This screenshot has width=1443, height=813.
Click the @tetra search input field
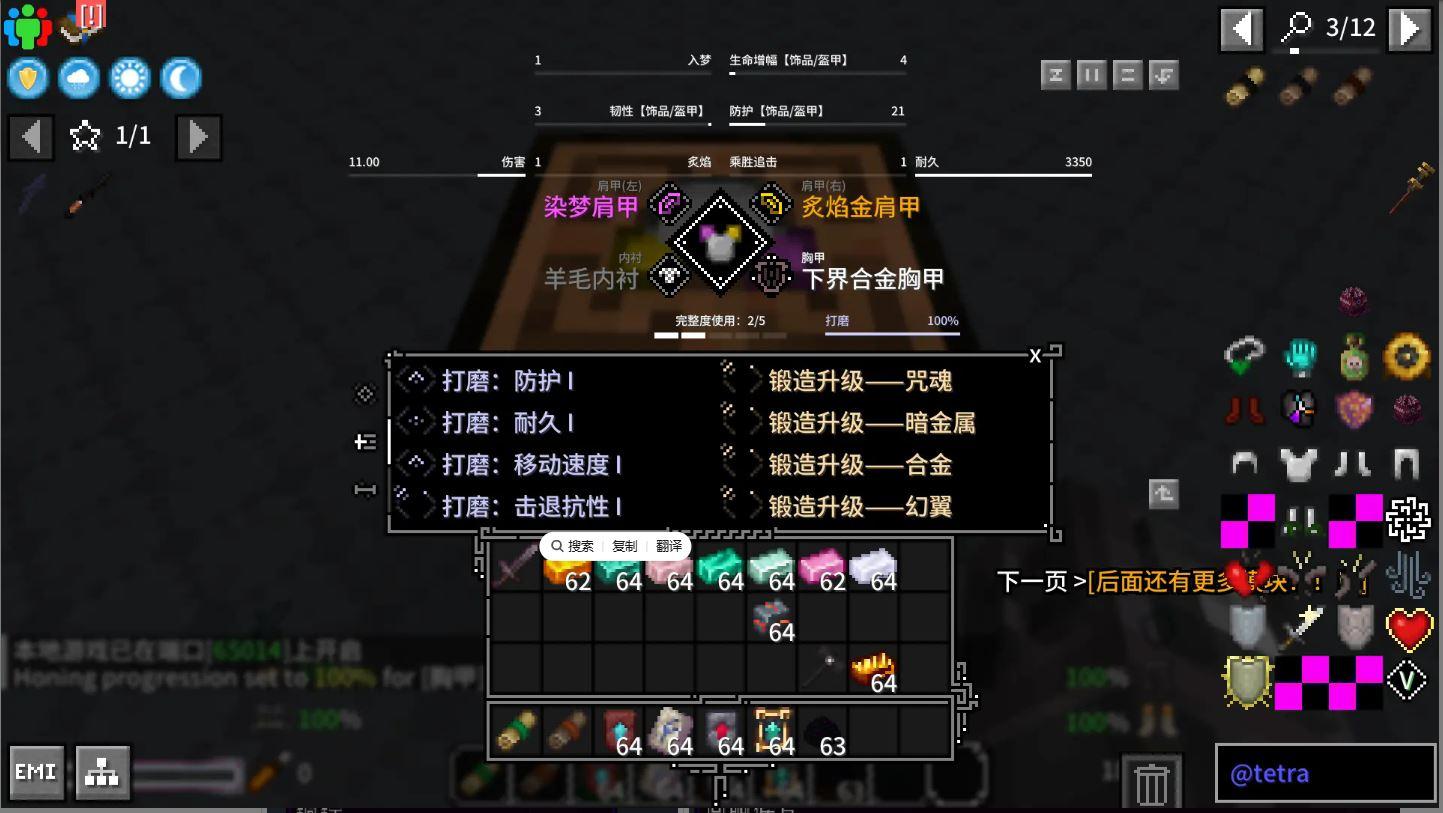[1325, 774]
